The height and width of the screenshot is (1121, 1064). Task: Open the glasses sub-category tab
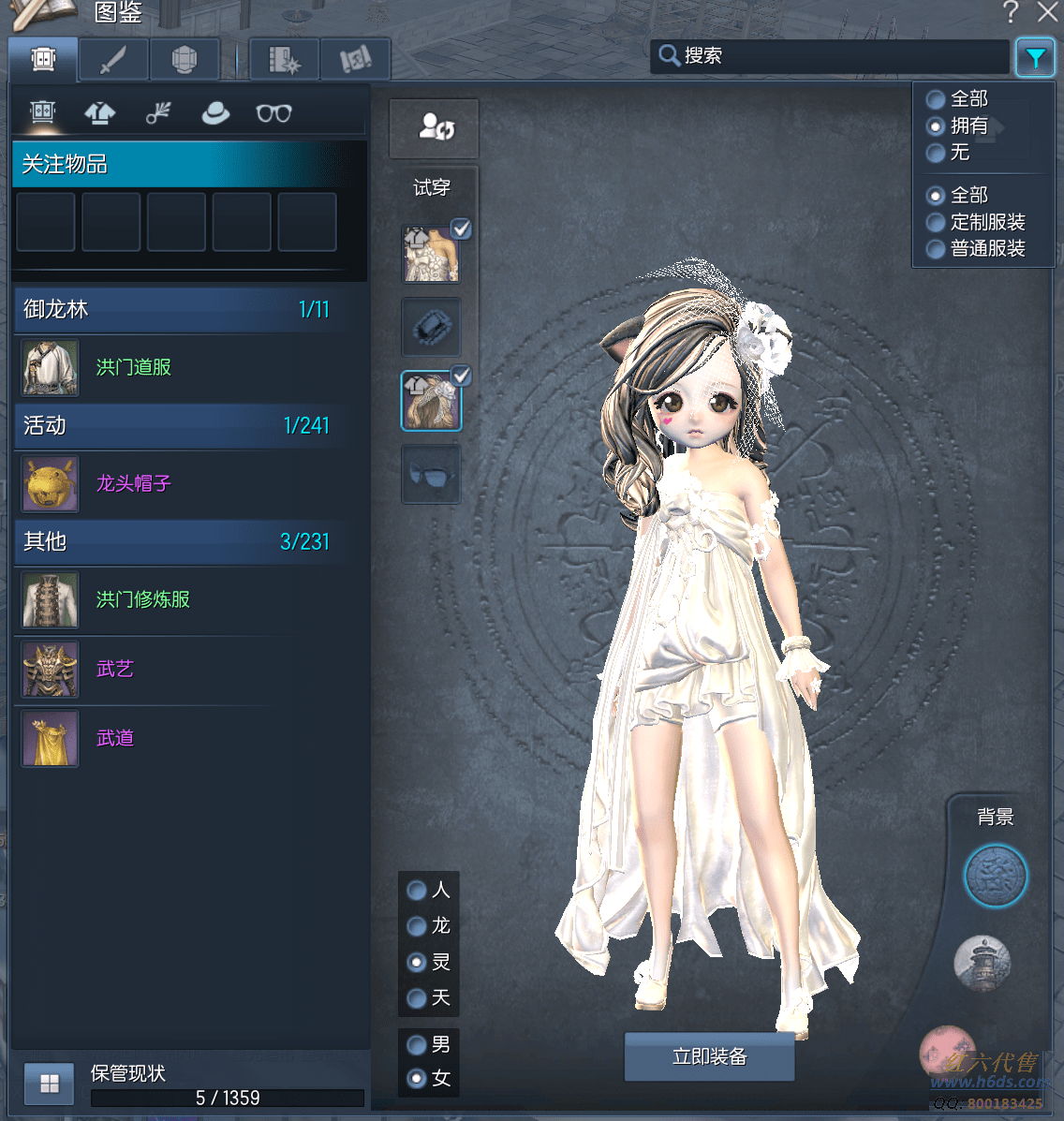tap(273, 113)
